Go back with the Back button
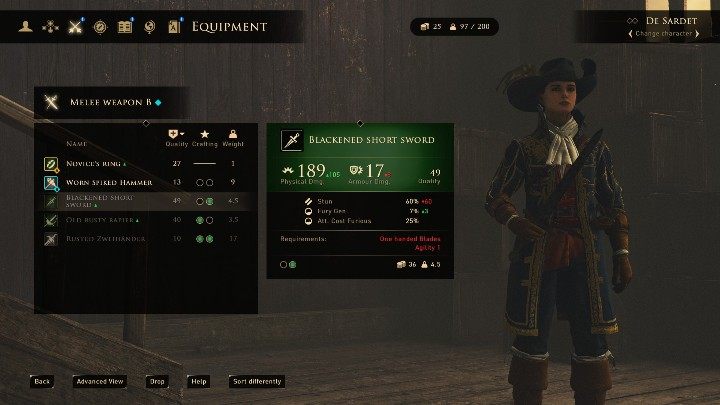 click(x=41, y=381)
